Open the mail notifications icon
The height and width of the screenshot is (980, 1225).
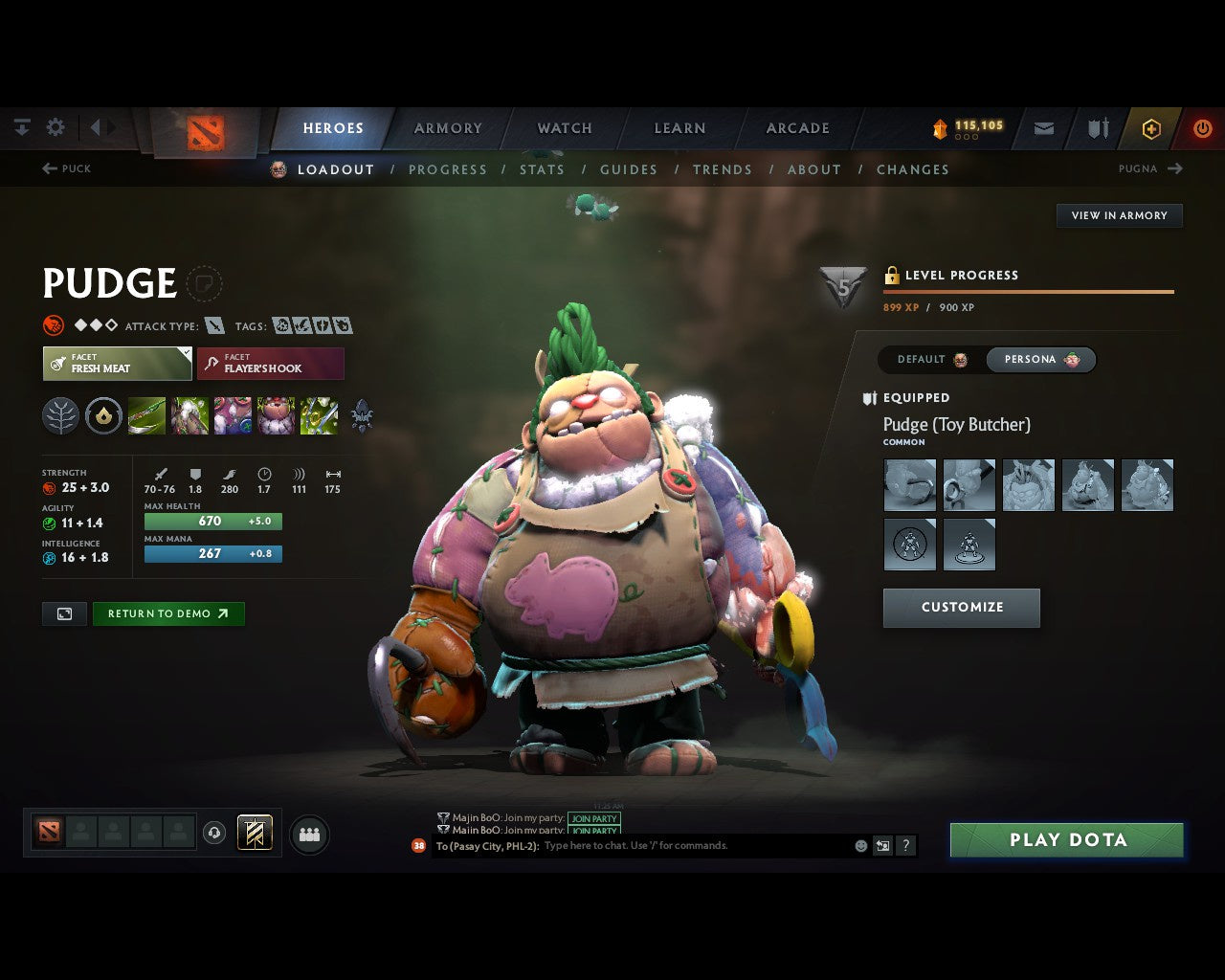tap(1042, 128)
